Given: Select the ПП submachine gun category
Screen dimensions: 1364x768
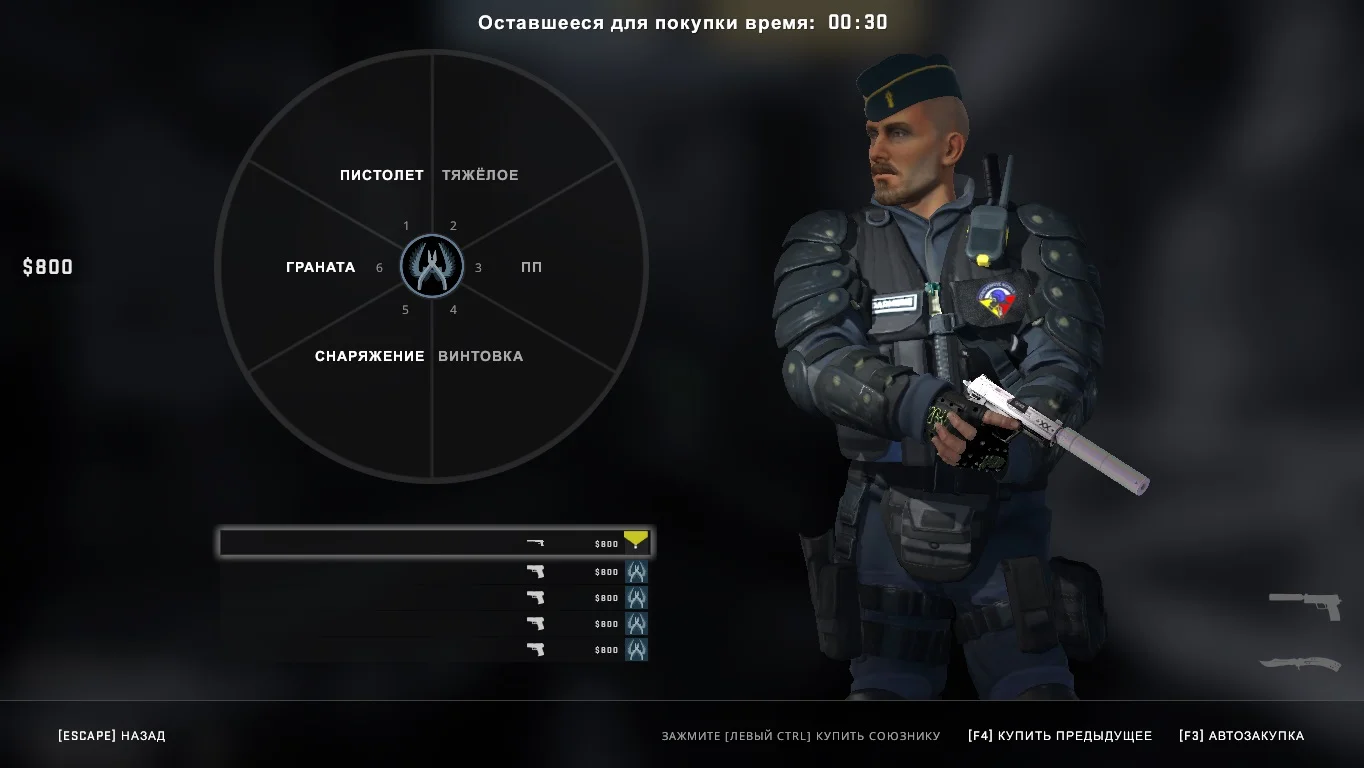Looking at the screenshot, I should click(531, 267).
